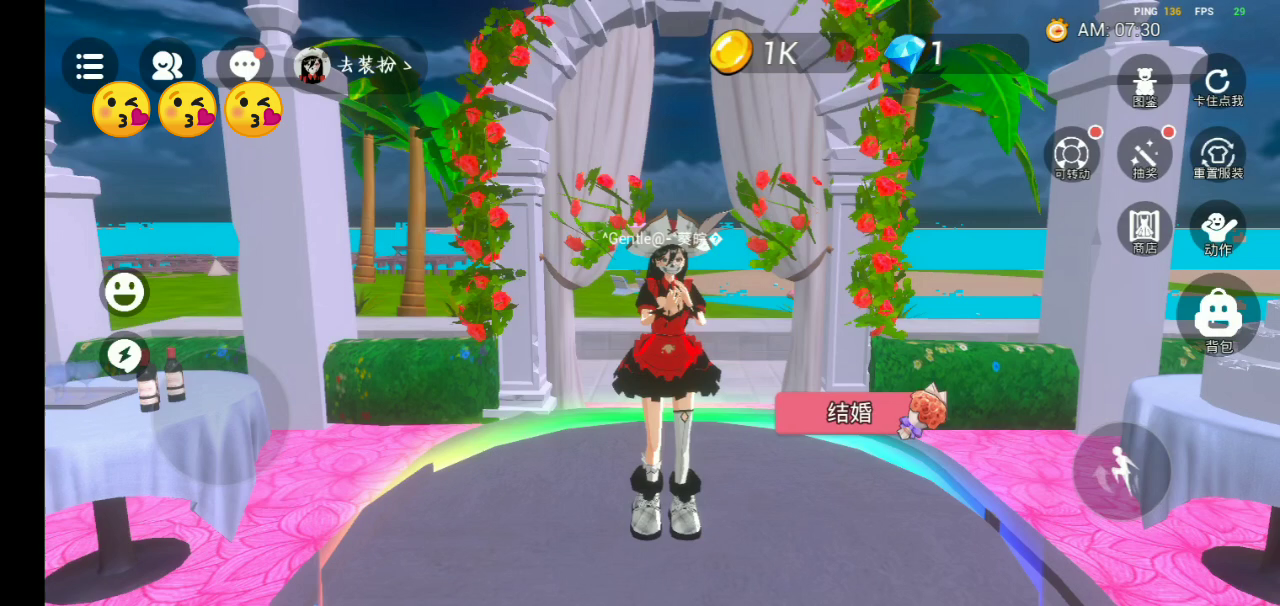Click the pink 结婚 marry button

click(850, 413)
